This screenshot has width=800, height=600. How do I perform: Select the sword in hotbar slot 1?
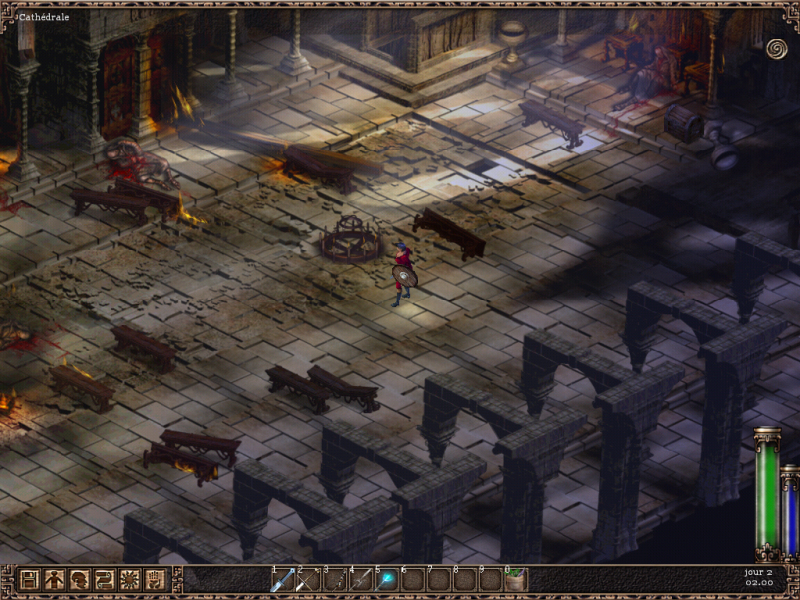coord(282,580)
